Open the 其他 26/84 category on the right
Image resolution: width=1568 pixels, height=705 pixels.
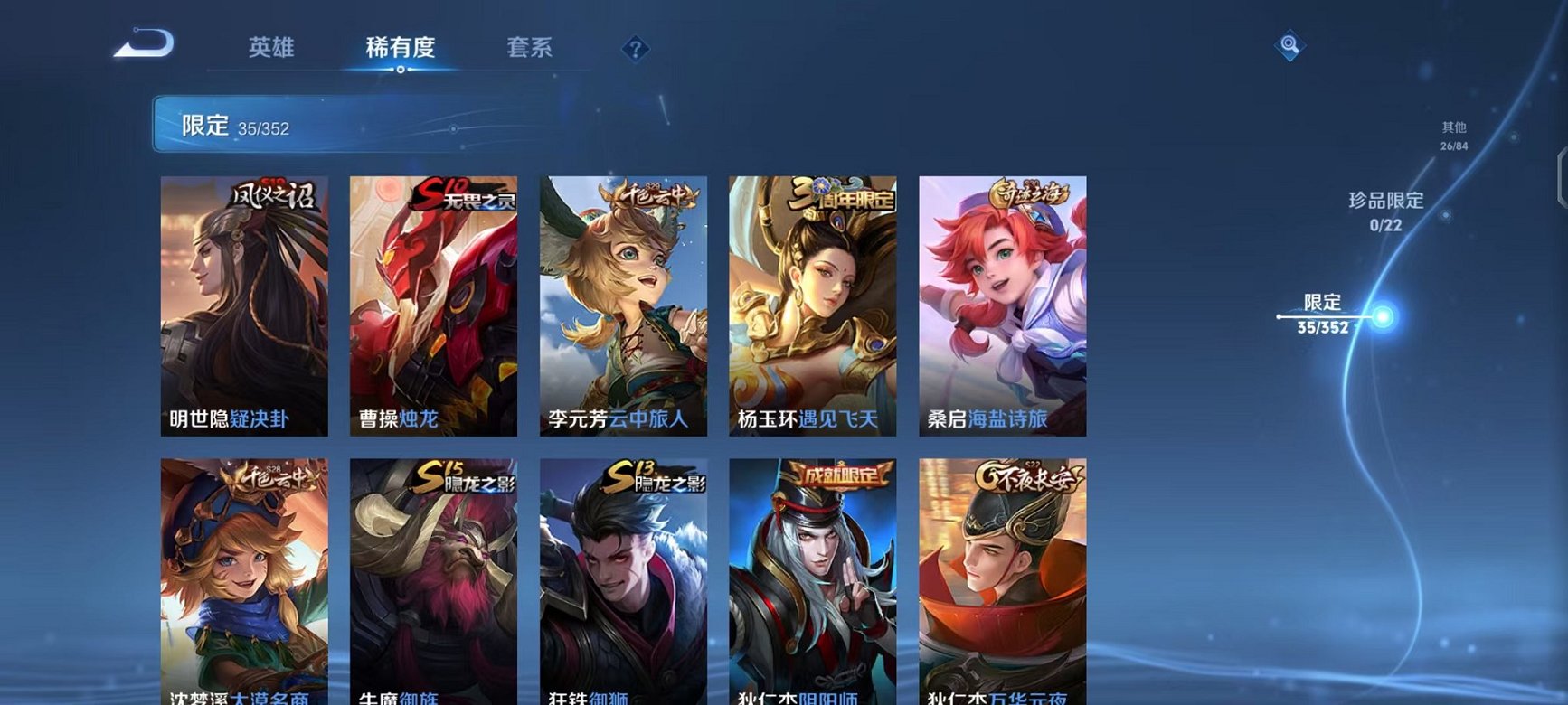click(1456, 136)
